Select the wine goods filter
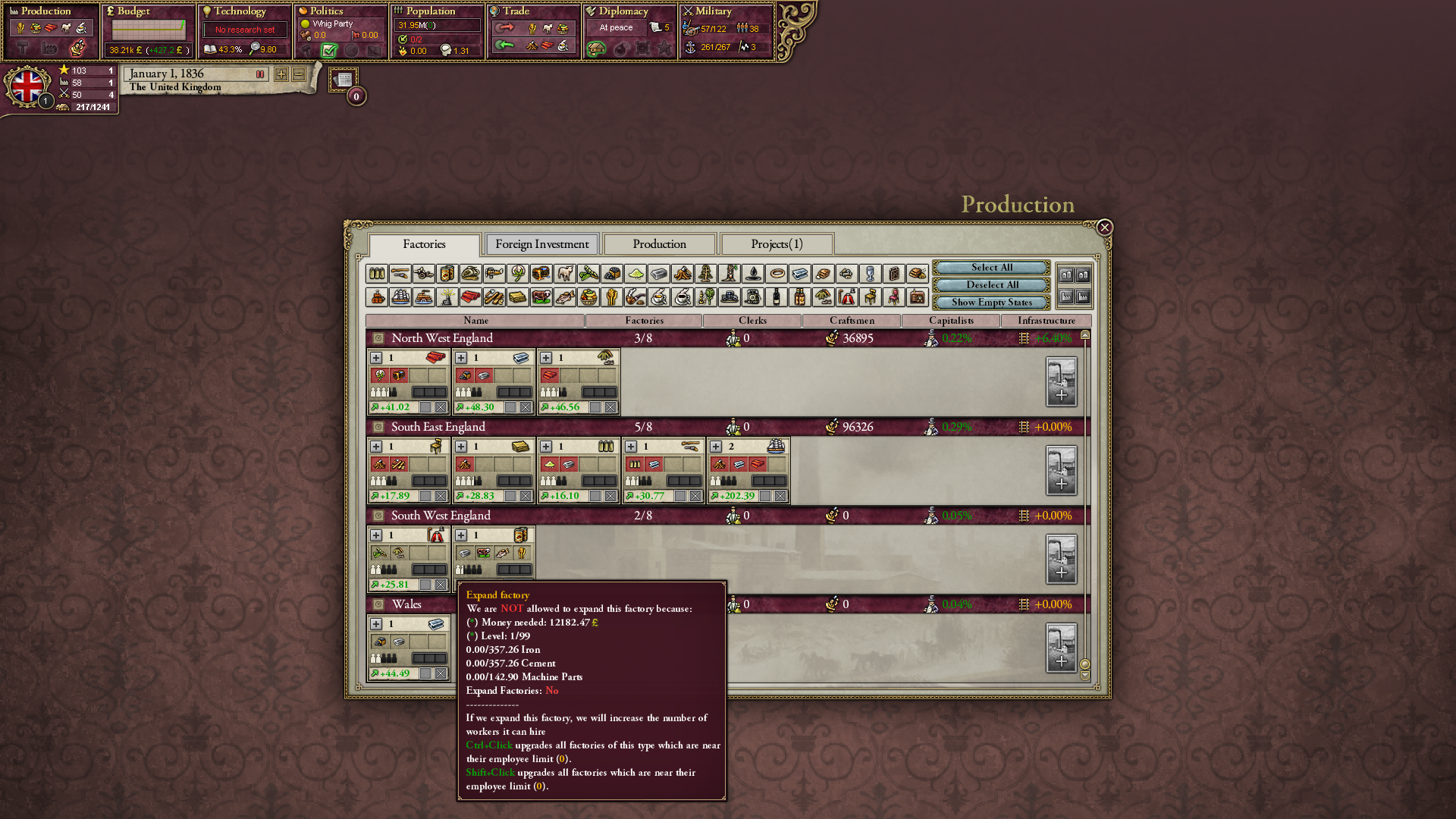 (777, 297)
